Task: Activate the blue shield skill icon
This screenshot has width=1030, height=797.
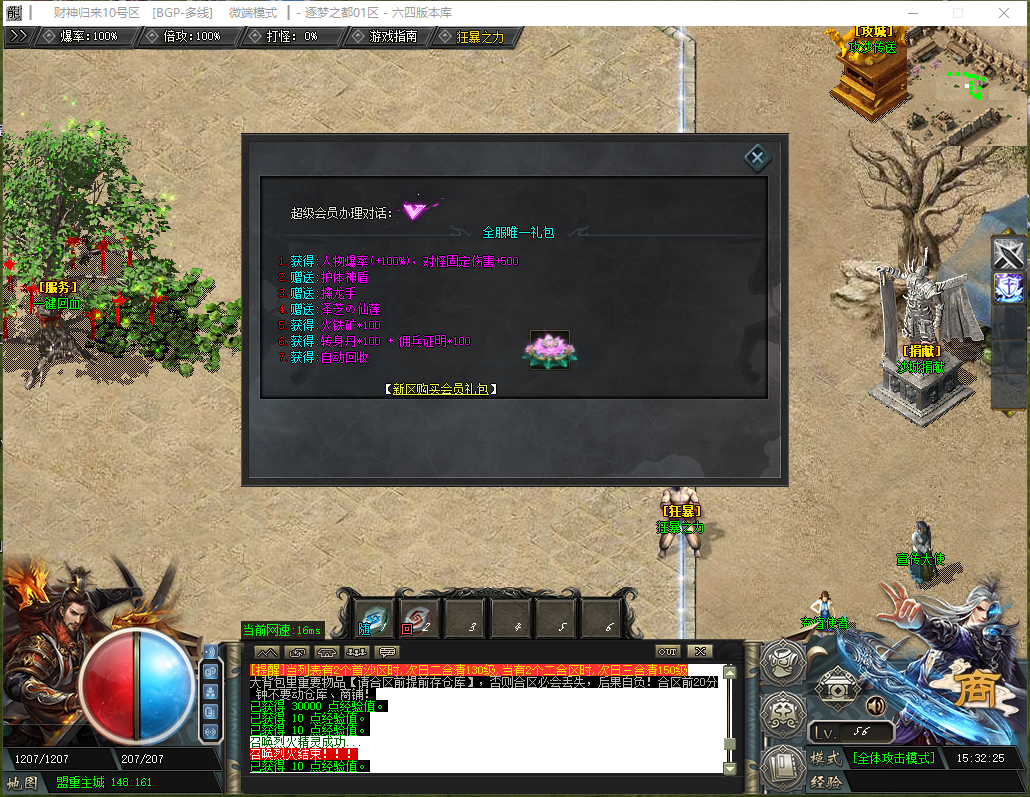Action: tap(1008, 288)
